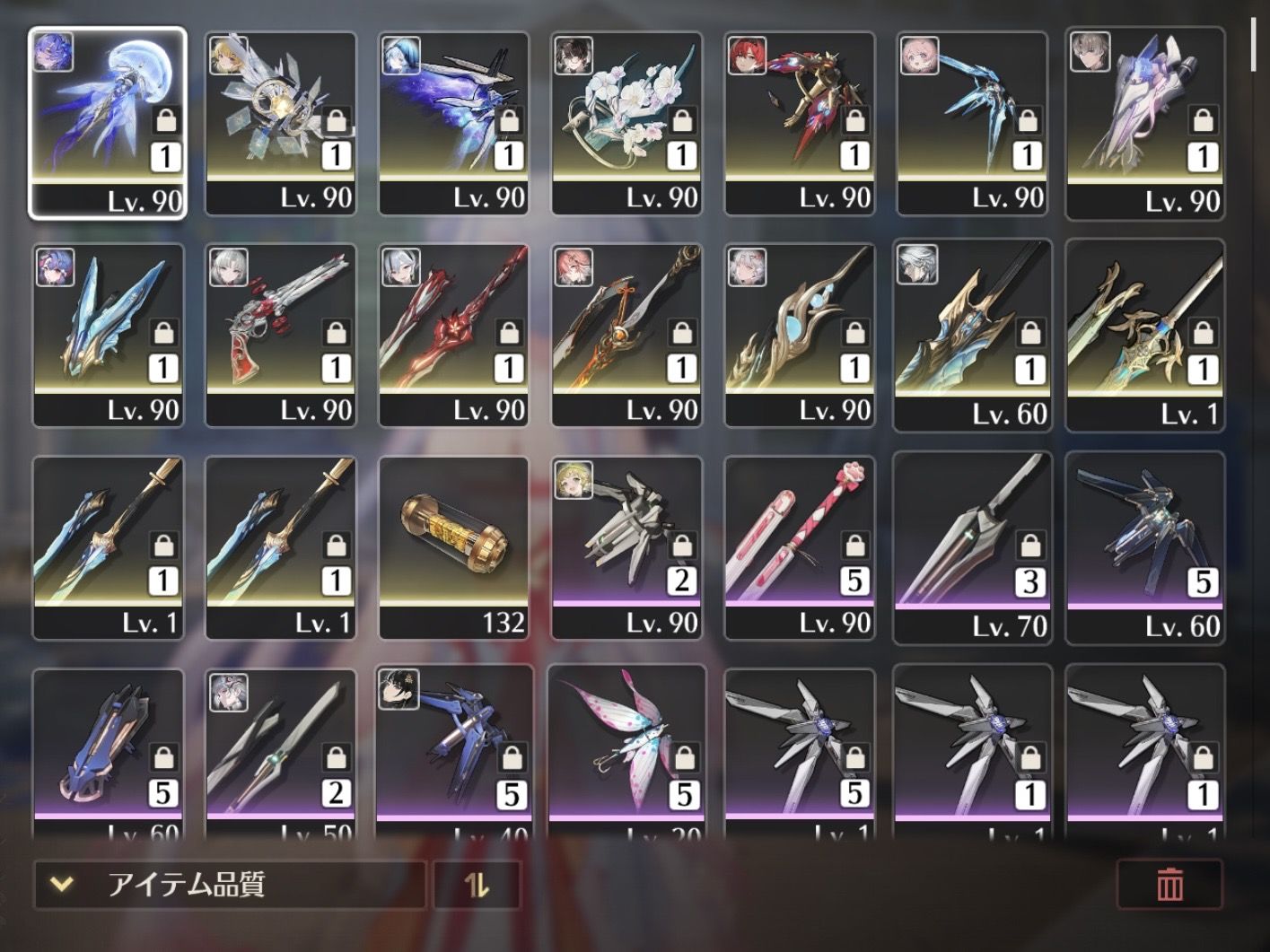Select the red and white revolver pistols
The height and width of the screenshot is (952, 1270).
(280, 334)
